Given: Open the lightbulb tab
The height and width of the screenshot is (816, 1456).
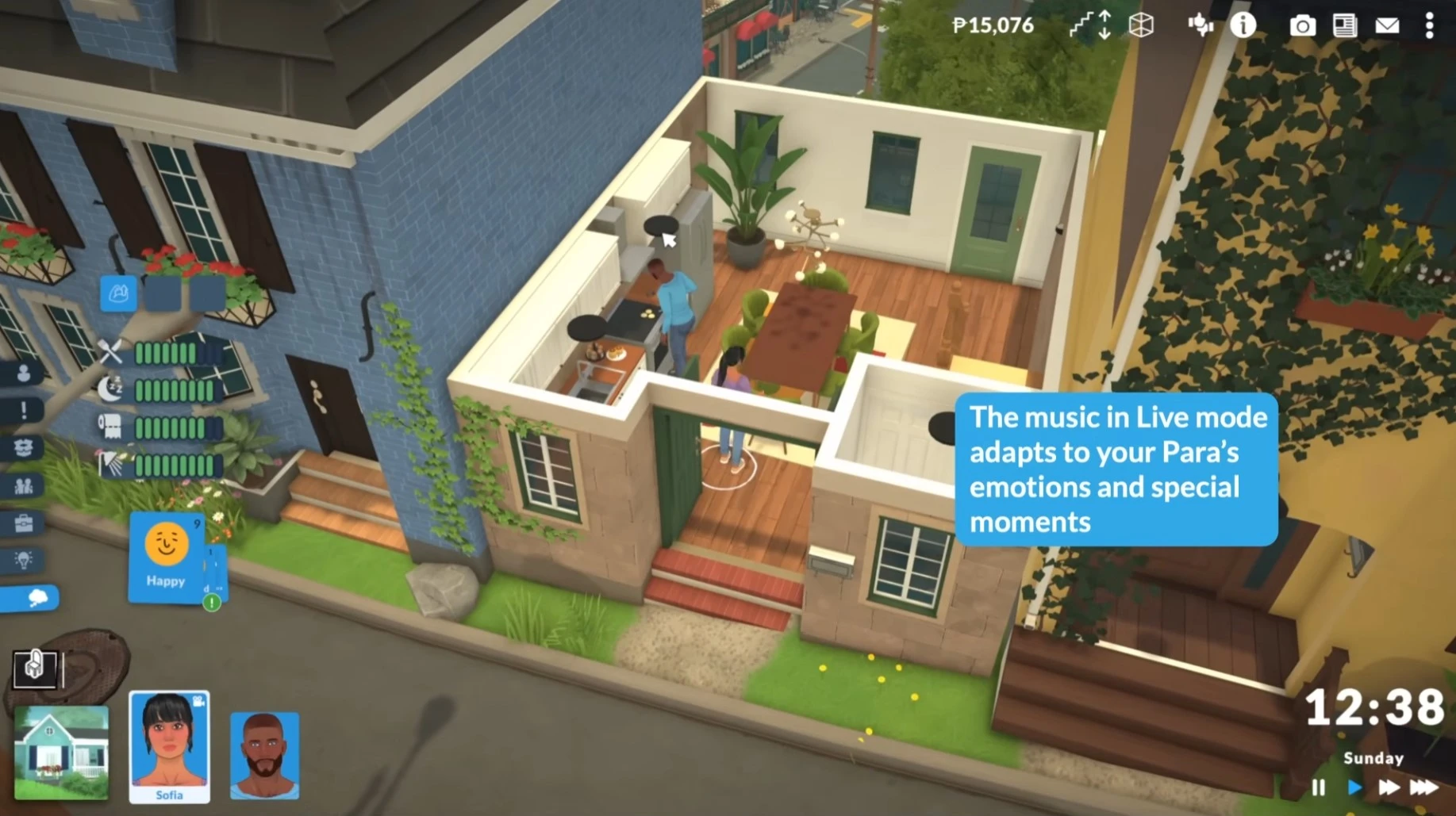Looking at the screenshot, I should (x=24, y=560).
